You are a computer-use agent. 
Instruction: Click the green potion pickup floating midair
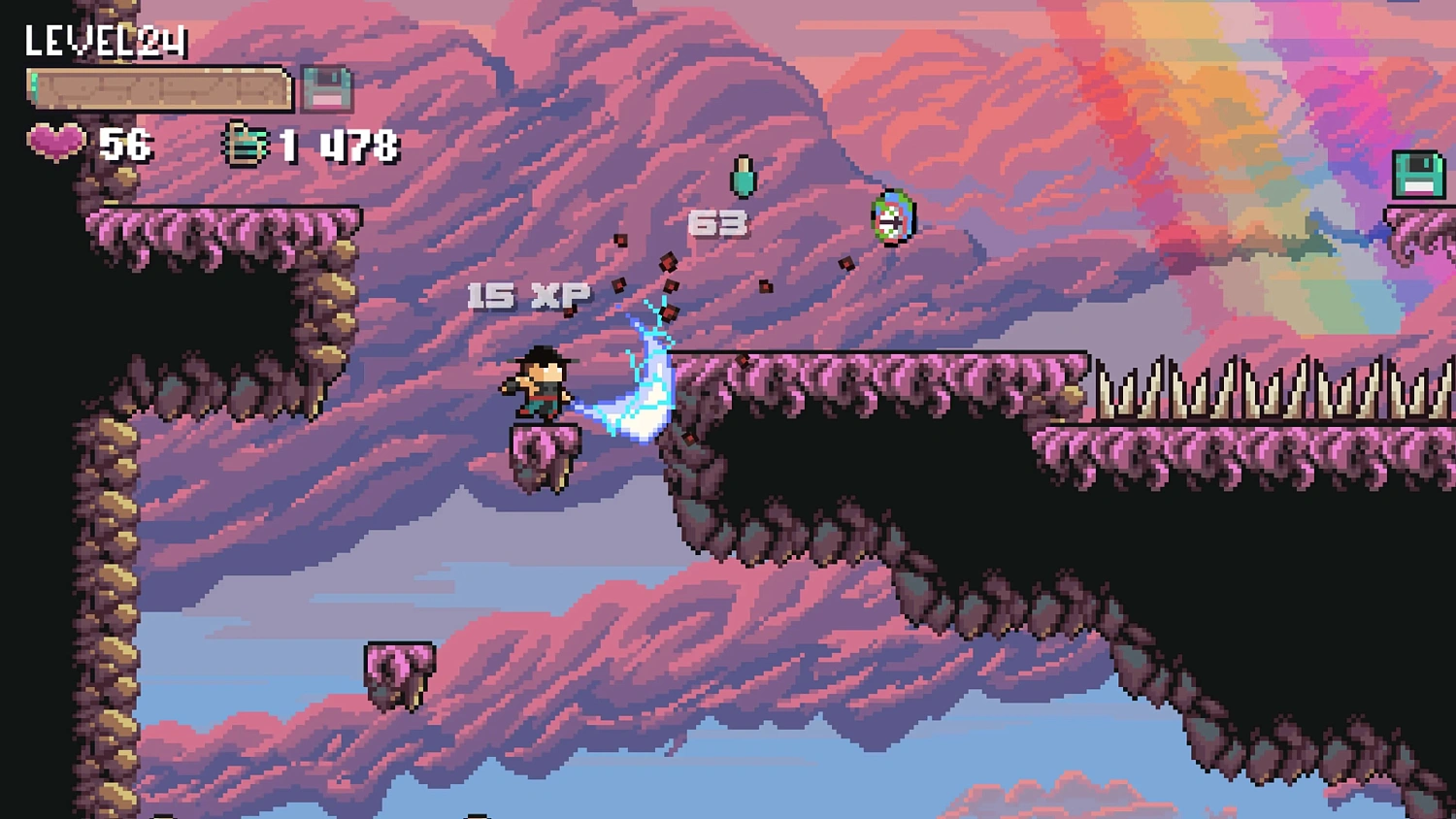click(745, 179)
